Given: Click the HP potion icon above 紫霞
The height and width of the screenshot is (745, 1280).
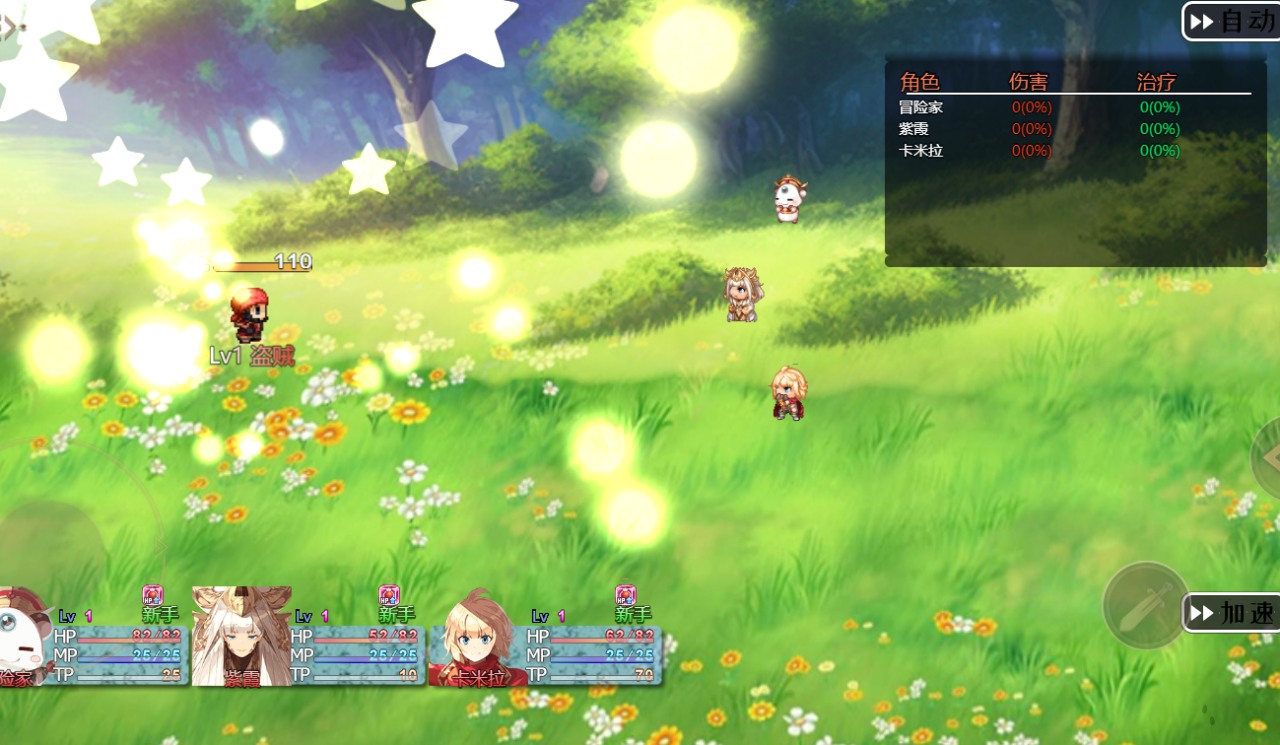Looking at the screenshot, I should (x=388, y=592).
